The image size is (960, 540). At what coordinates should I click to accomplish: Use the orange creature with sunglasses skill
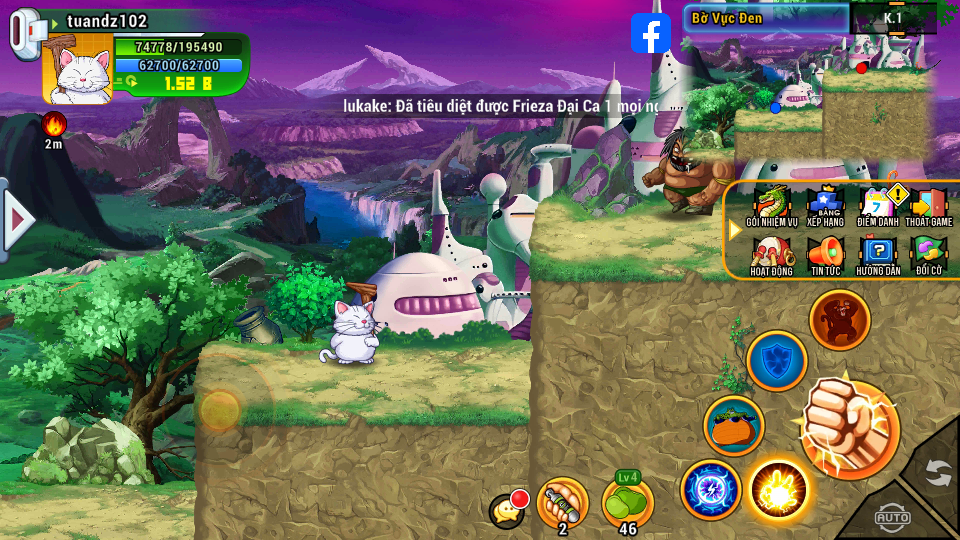pos(733,425)
